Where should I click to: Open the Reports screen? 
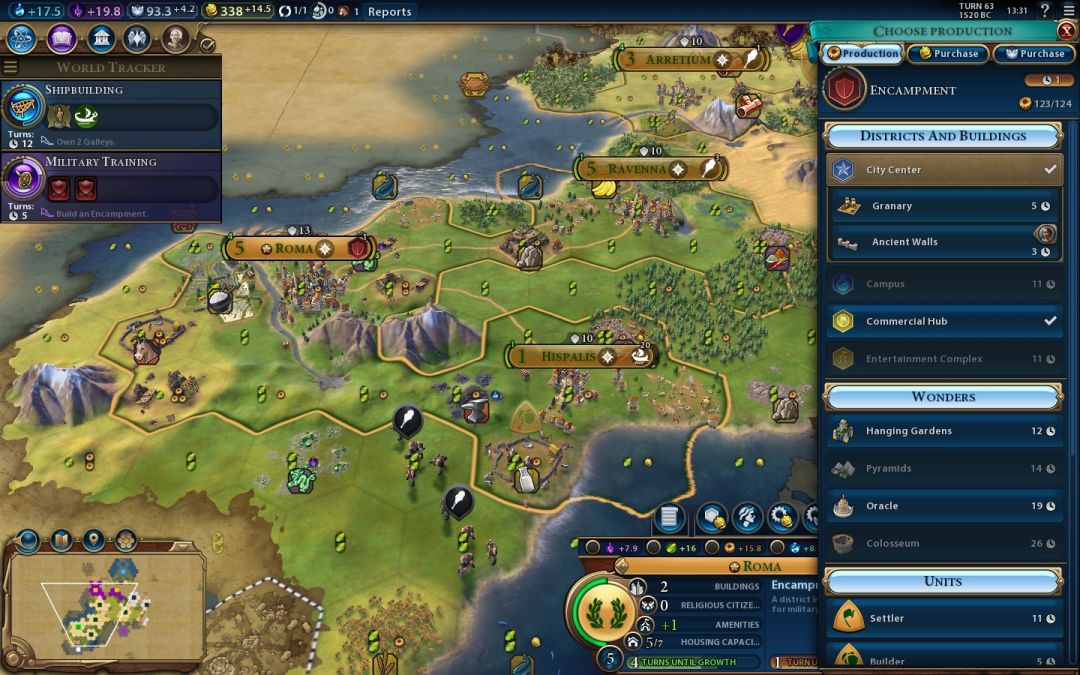pos(389,12)
